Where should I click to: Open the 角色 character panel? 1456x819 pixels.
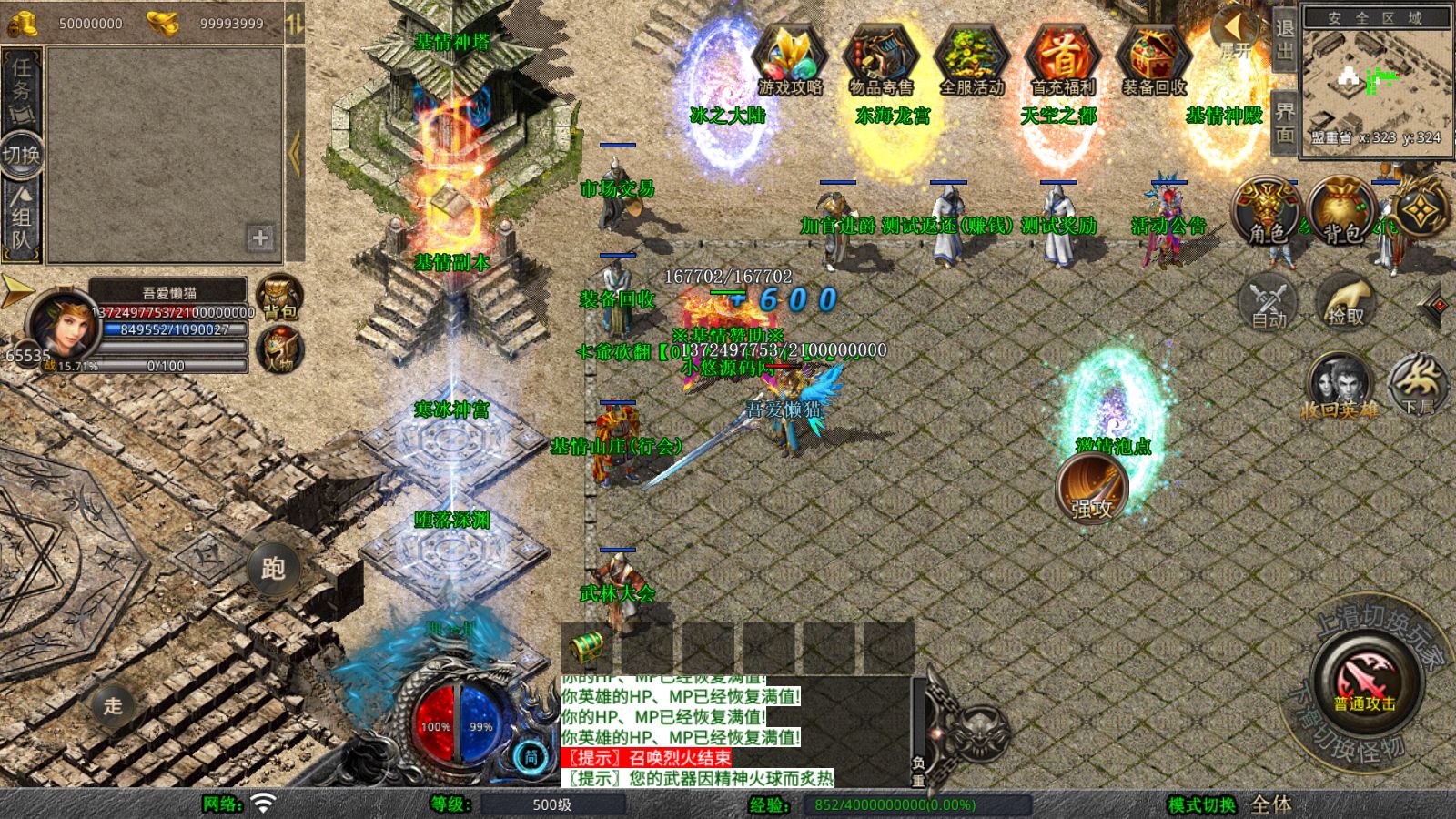point(1267,213)
